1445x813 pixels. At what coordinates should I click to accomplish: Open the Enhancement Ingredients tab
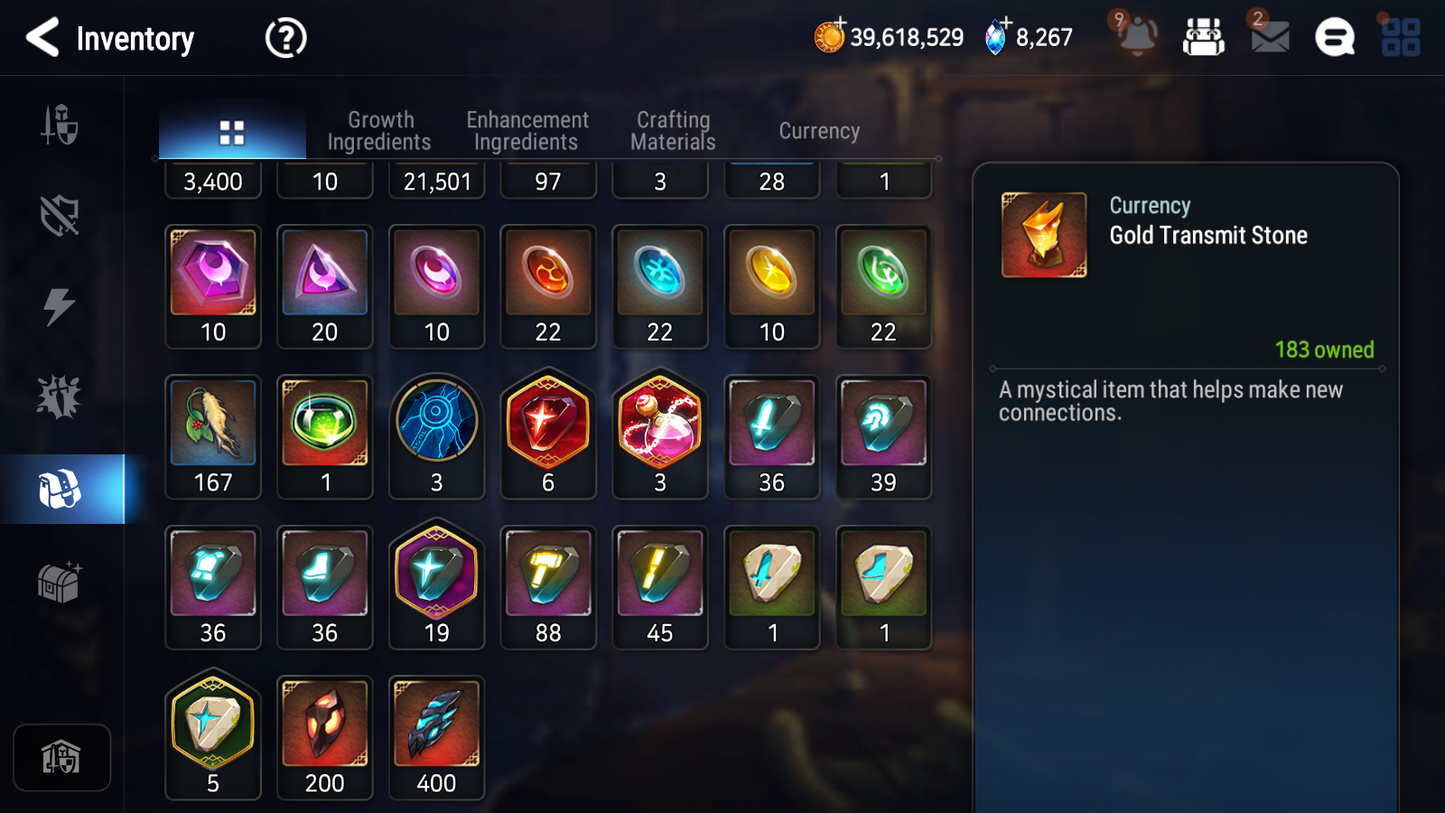click(x=527, y=131)
